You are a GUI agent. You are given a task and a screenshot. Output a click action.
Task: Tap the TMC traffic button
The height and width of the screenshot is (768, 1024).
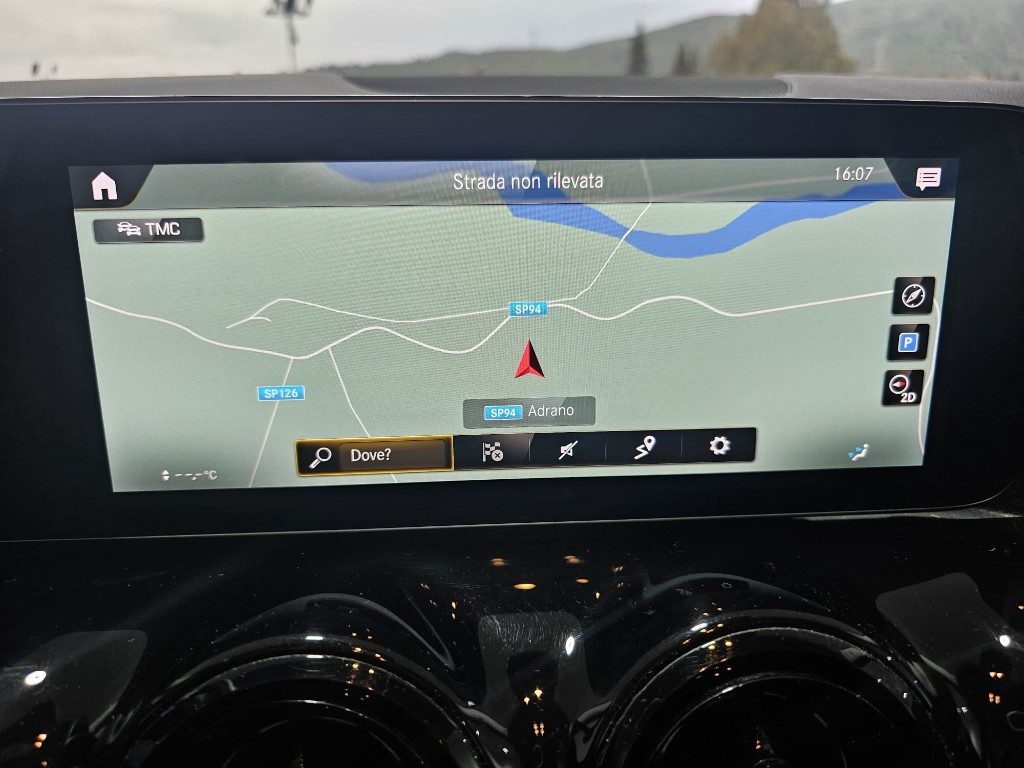(x=149, y=229)
